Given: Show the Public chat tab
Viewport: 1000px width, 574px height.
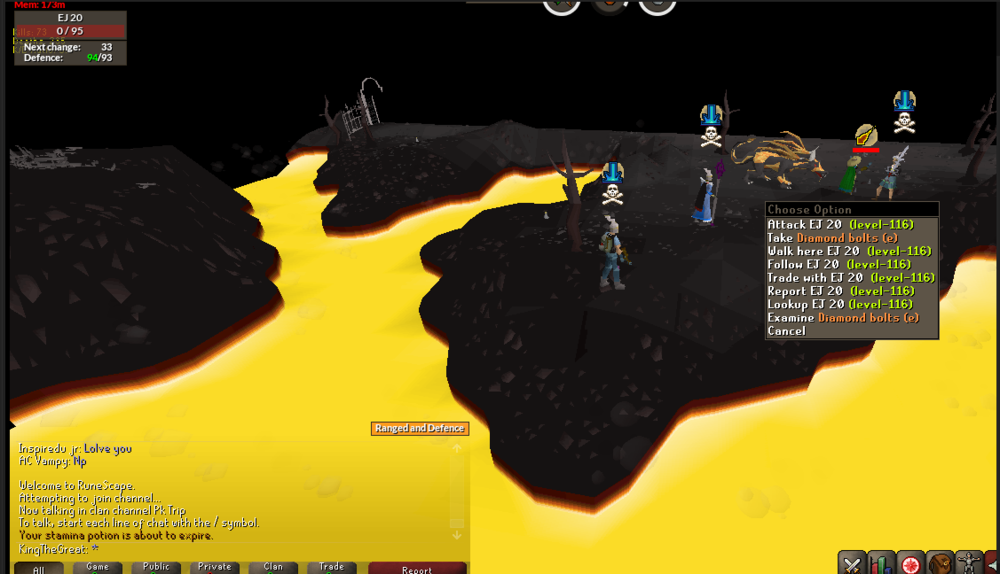Looking at the screenshot, I should 156,567.
